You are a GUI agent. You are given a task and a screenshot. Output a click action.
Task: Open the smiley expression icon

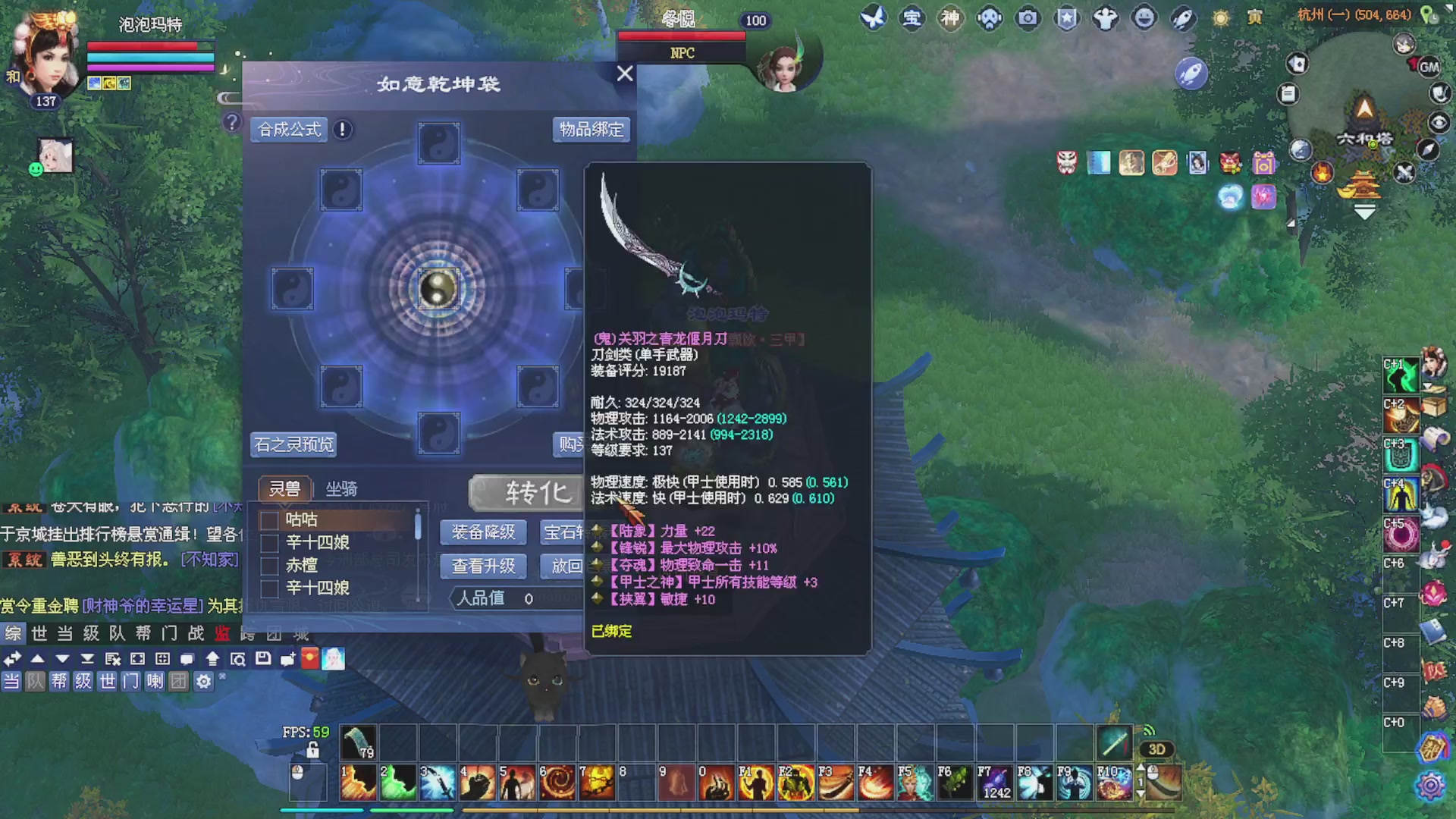[x=1144, y=18]
